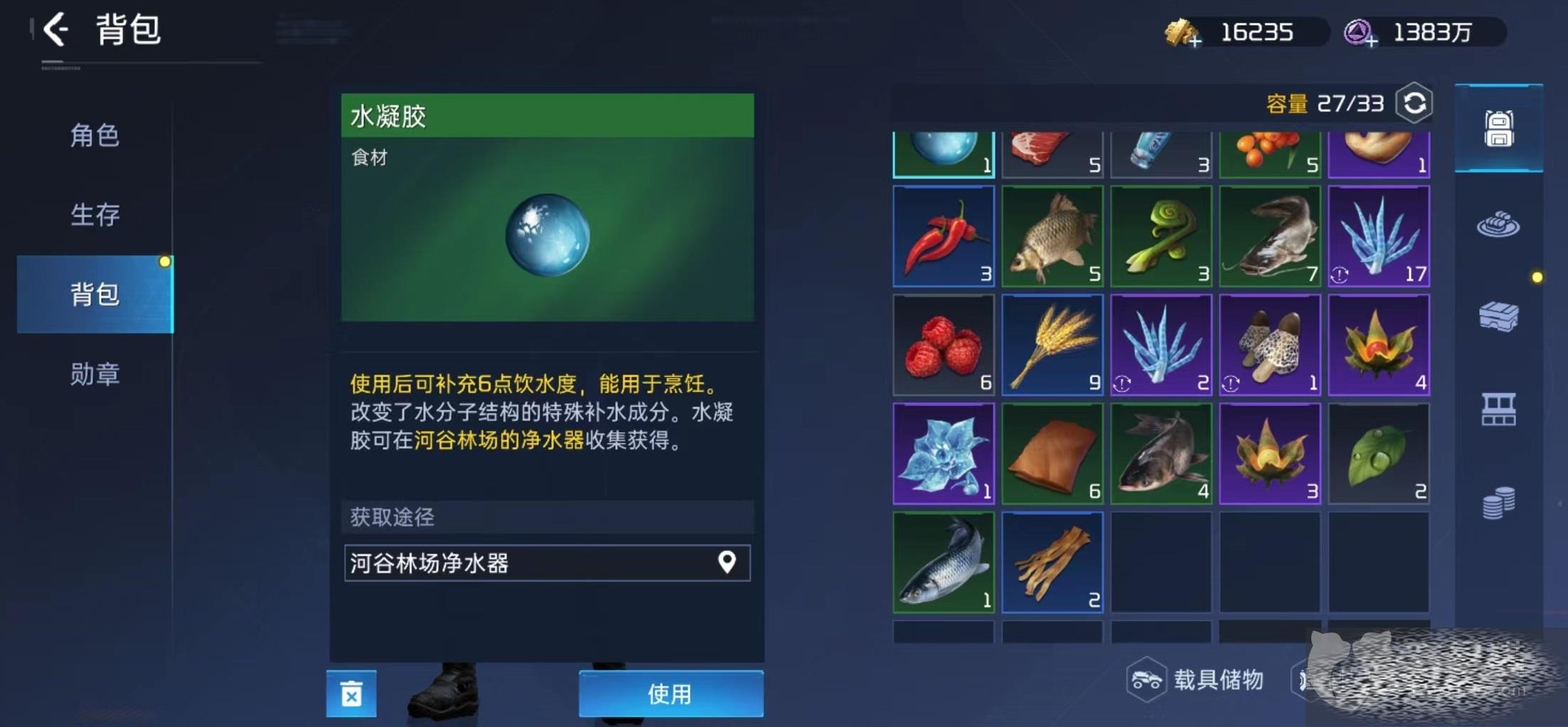Screen dimensions: 1568x727
Task: Sort inventory with the refresh icon
Action: click(x=1414, y=104)
